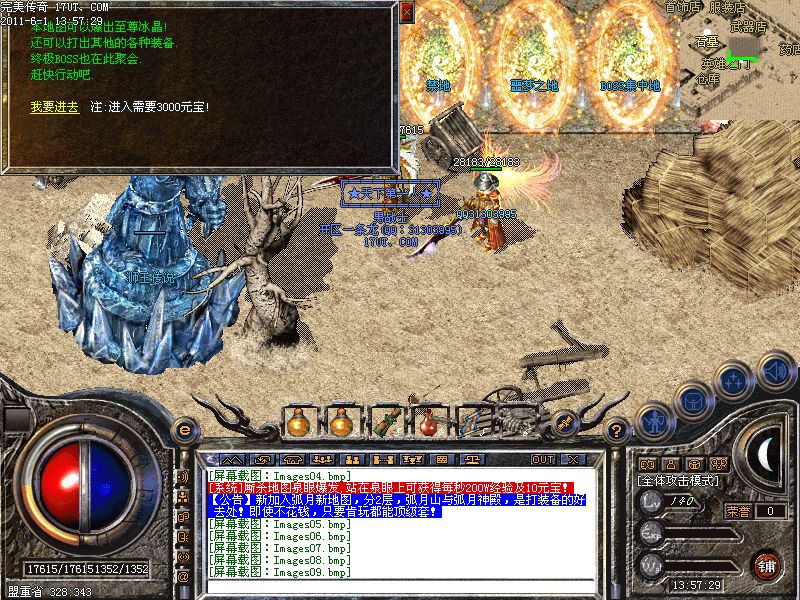800x600 pixels.
Task: Click the X button above chat
Action: point(573,459)
